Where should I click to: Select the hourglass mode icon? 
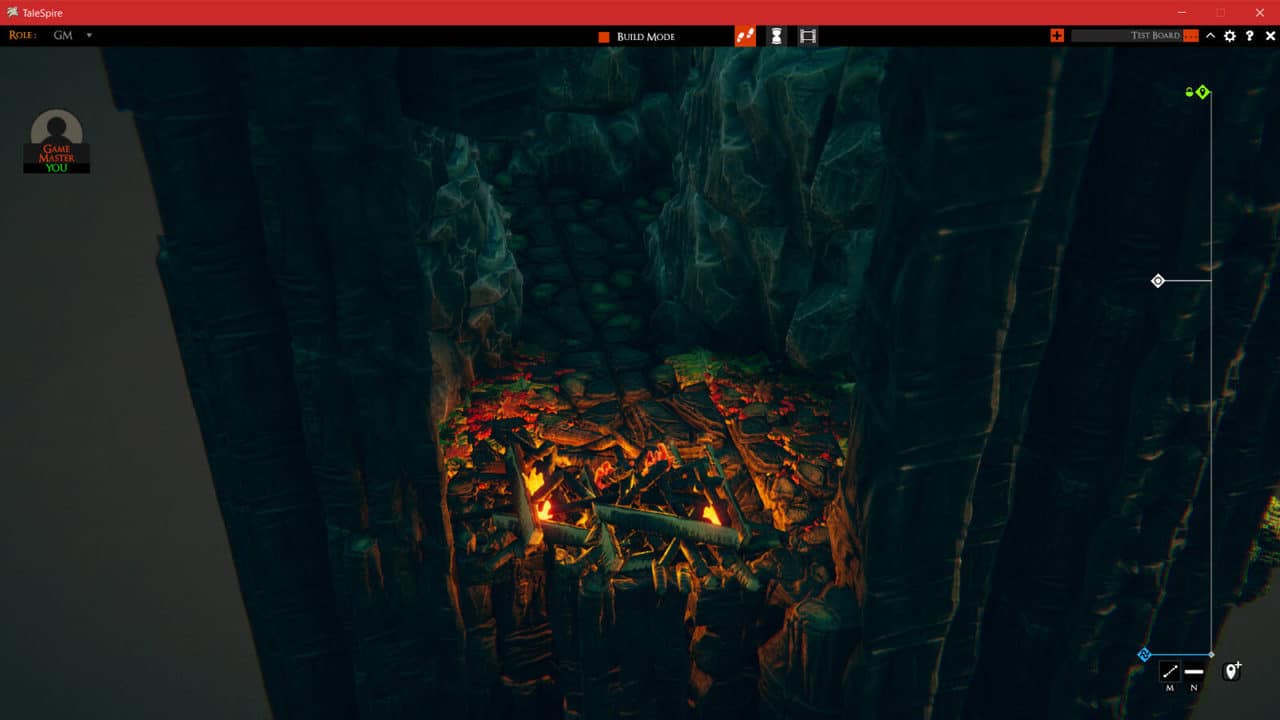[776, 36]
